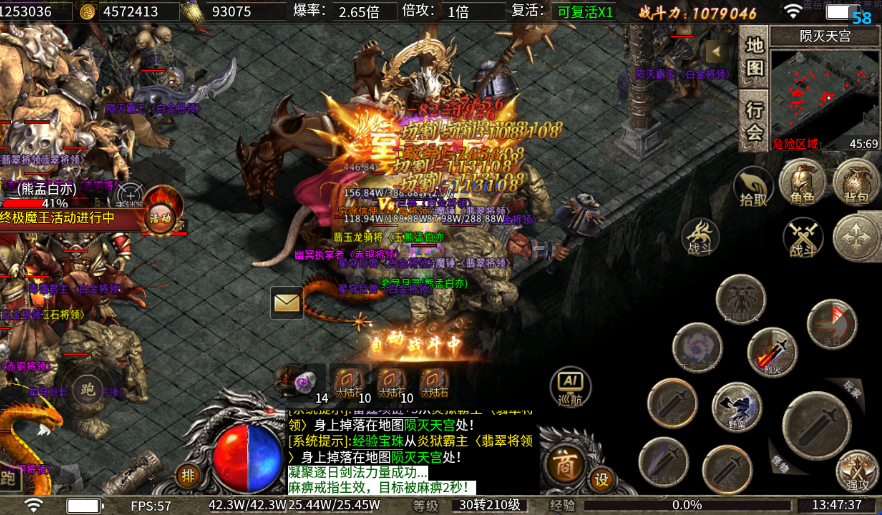The width and height of the screenshot is (882, 515).
Task: Enable the AI 巡航 auto-patrol
Action: (569, 387)
